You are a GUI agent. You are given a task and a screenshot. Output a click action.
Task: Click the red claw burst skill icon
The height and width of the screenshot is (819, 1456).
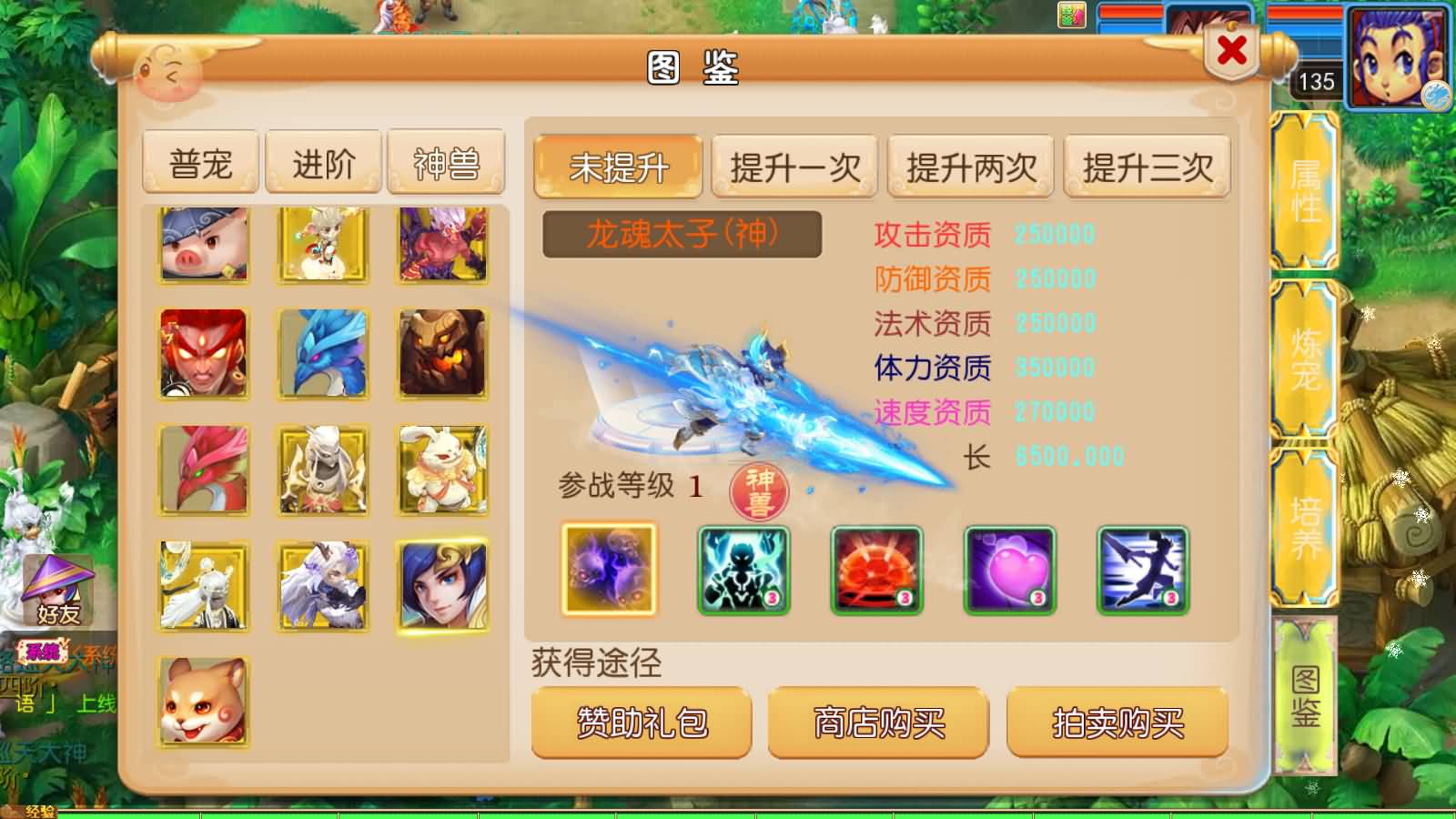coord(875,569)
